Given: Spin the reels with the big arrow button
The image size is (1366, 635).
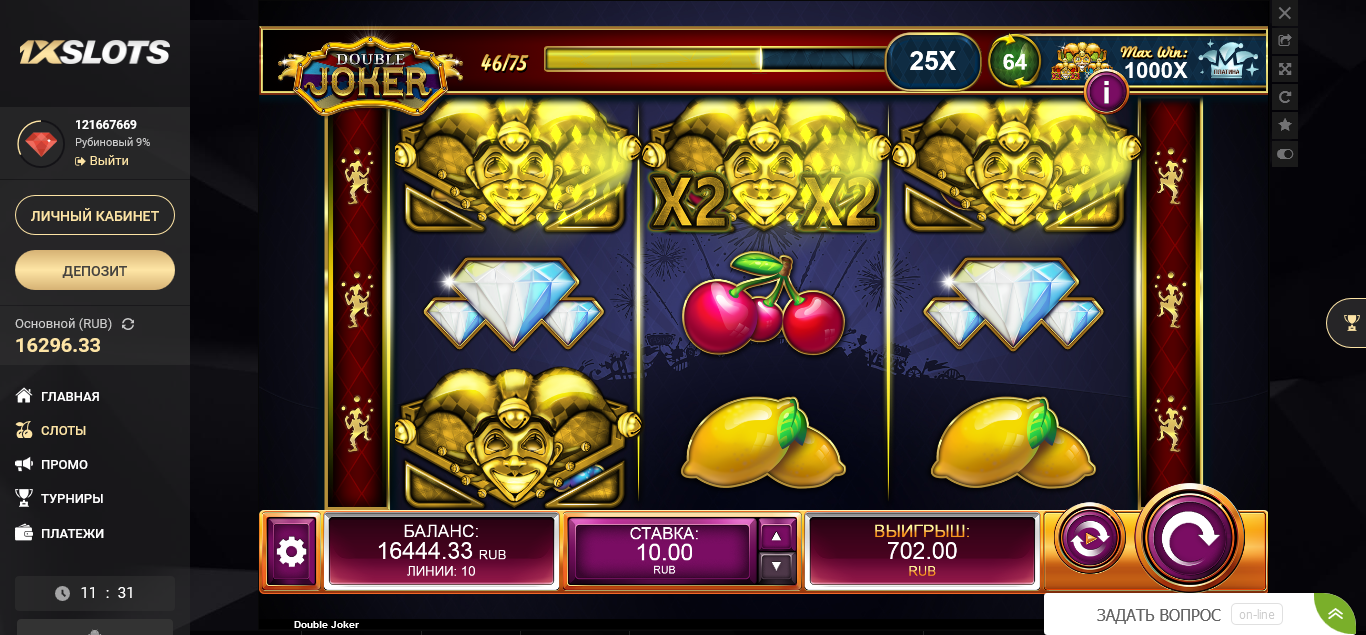Looking at the screenshot, I should pyautogui.click(x=1190, y=538).
